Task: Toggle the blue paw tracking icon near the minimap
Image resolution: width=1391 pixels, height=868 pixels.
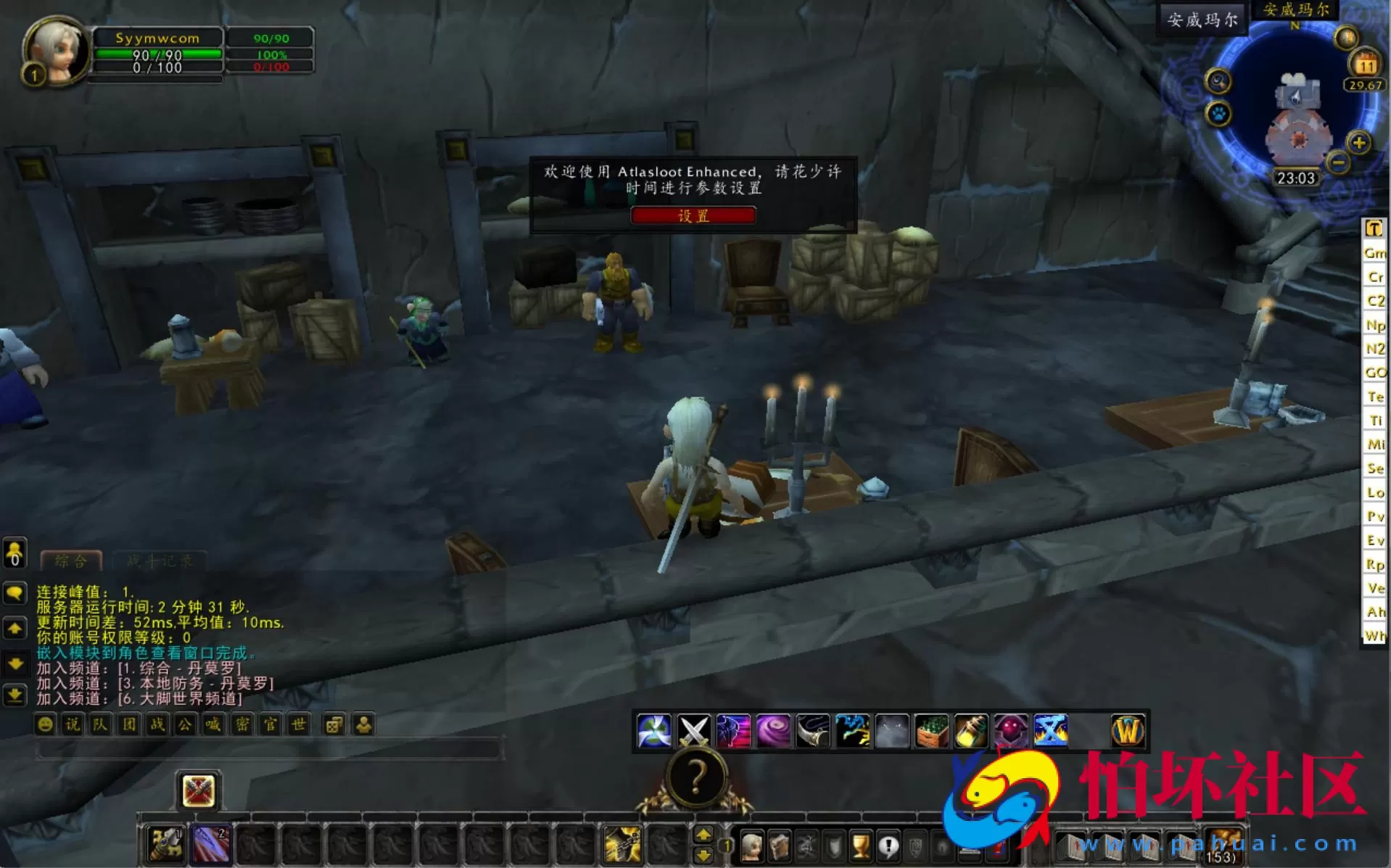Action: (x=1220, y=114)
